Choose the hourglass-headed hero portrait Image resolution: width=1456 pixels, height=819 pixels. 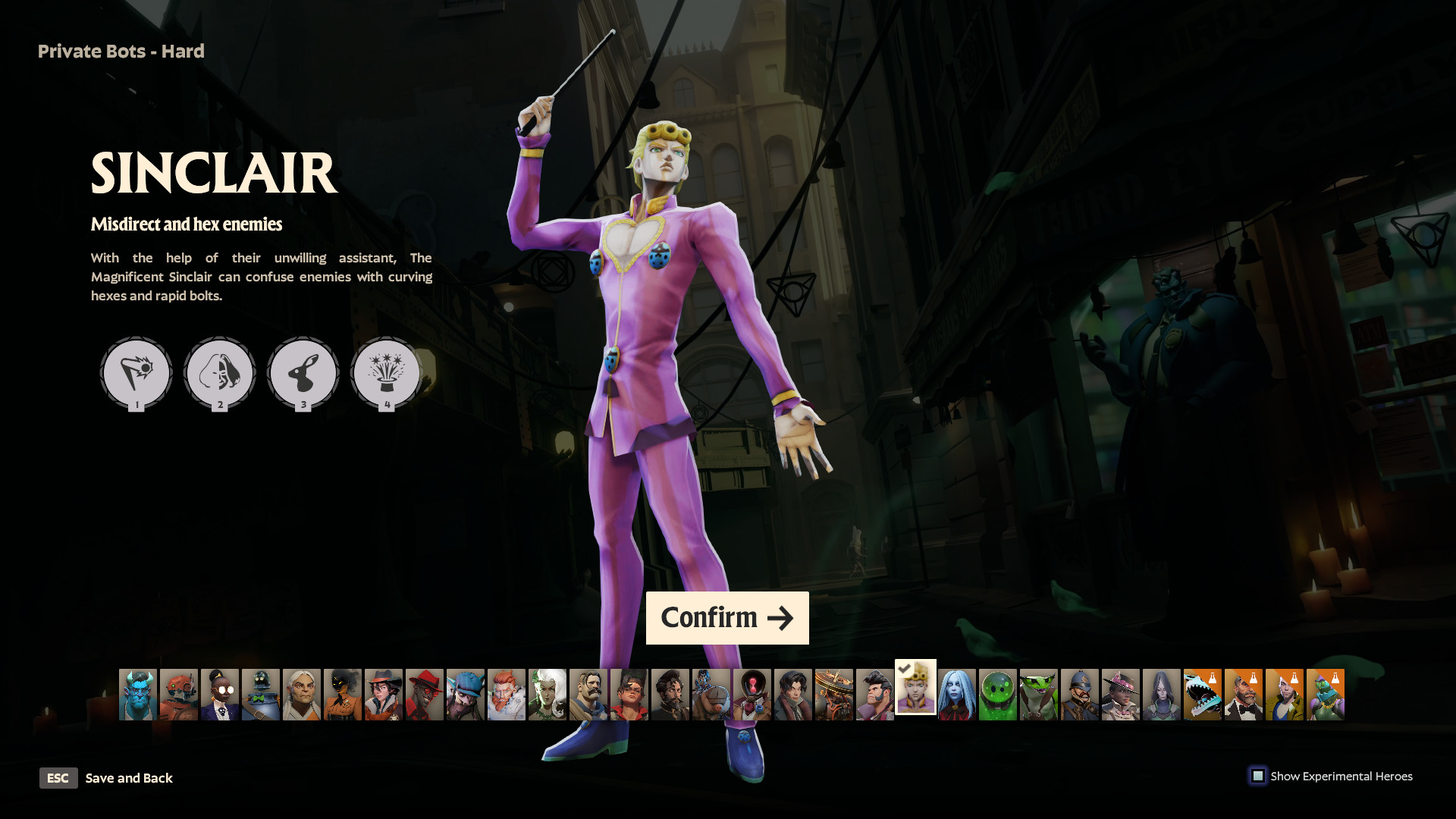(x=752, y=695)
